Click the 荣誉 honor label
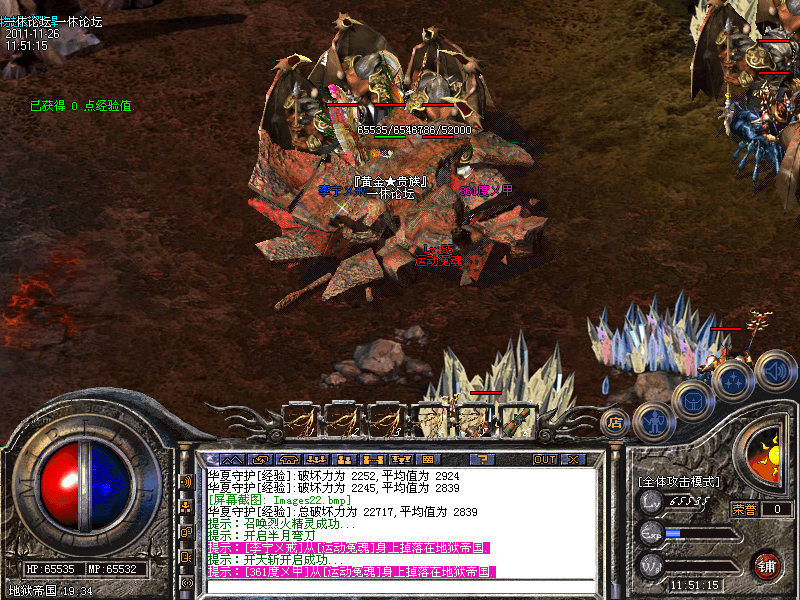Screen dimensions: 800x600 click(742, 509)
